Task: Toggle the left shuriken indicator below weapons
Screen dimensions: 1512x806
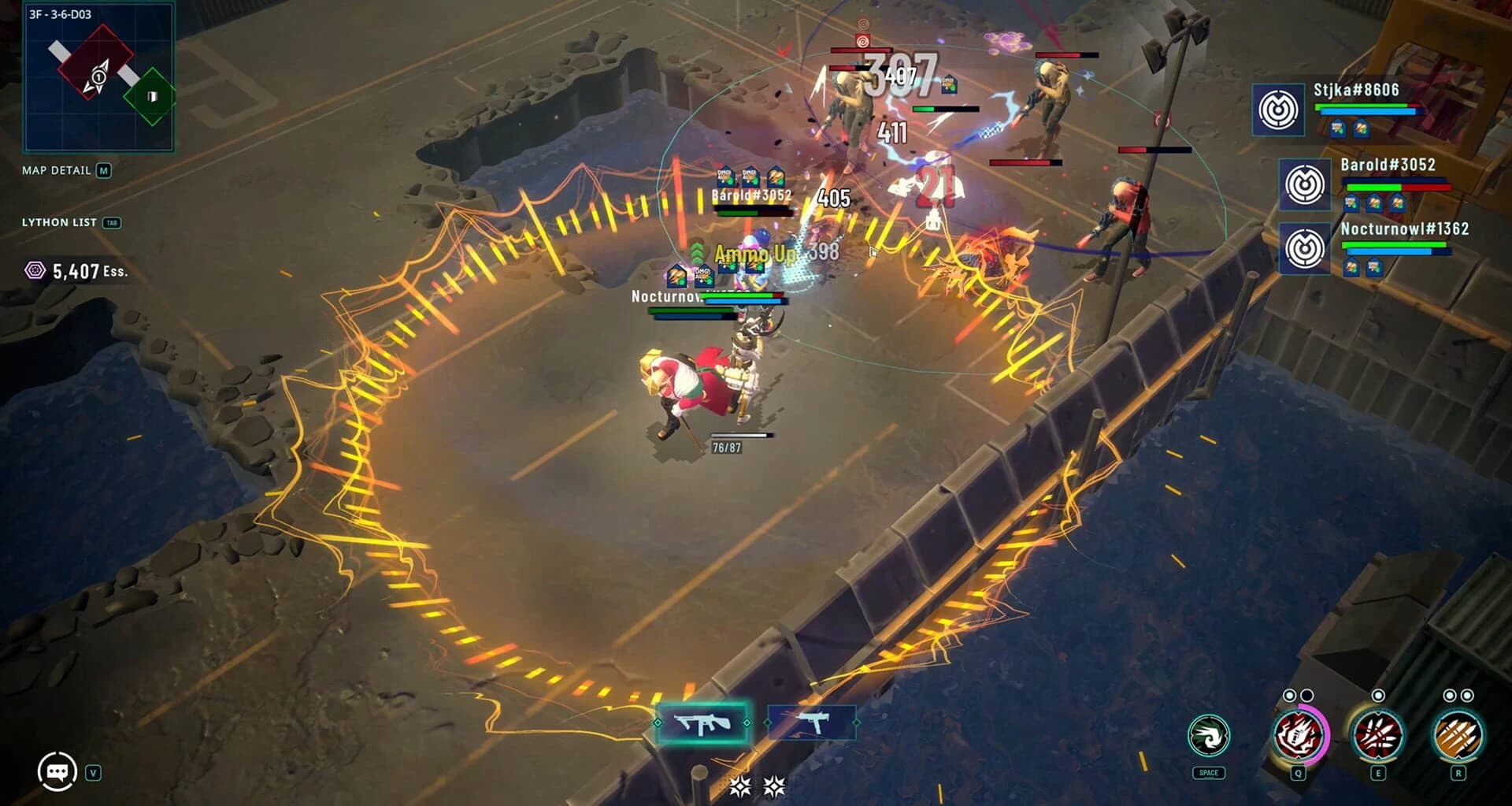Action: (x=739, y=784)
